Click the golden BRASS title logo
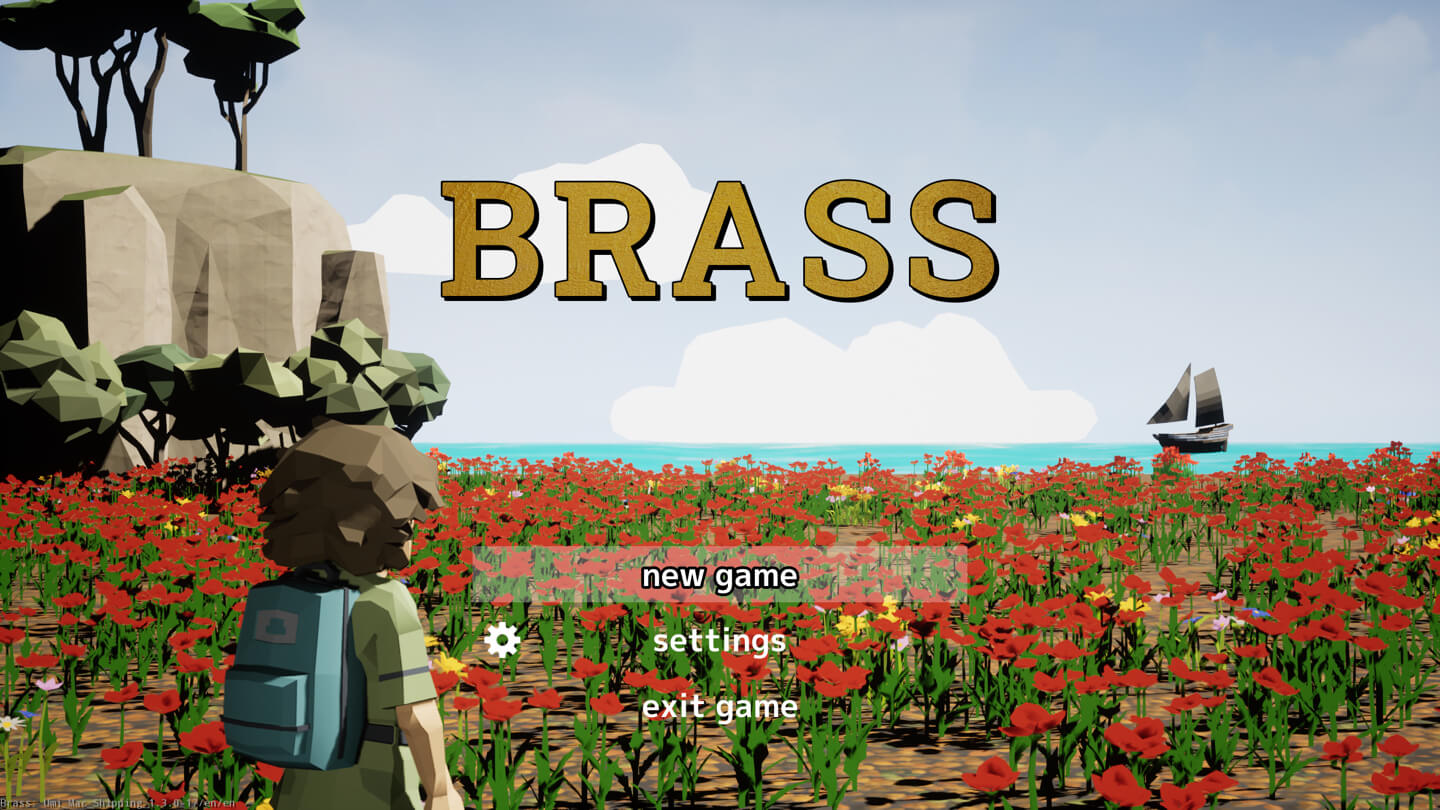Image resolution: width=1440 pixels, height=810 pixels. (720, 238)
